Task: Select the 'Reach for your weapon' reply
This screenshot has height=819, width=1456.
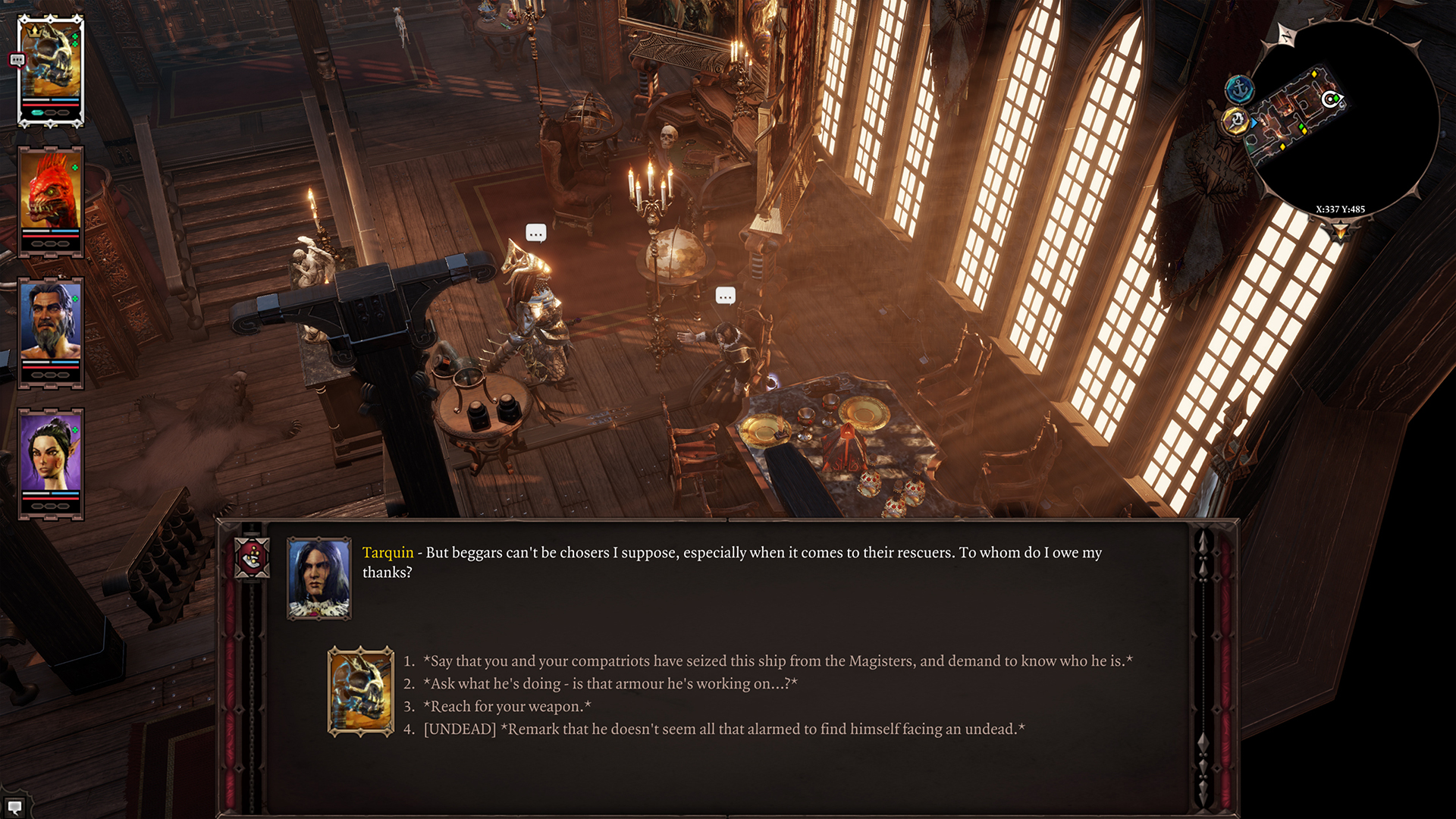Action: click(507, 707)
